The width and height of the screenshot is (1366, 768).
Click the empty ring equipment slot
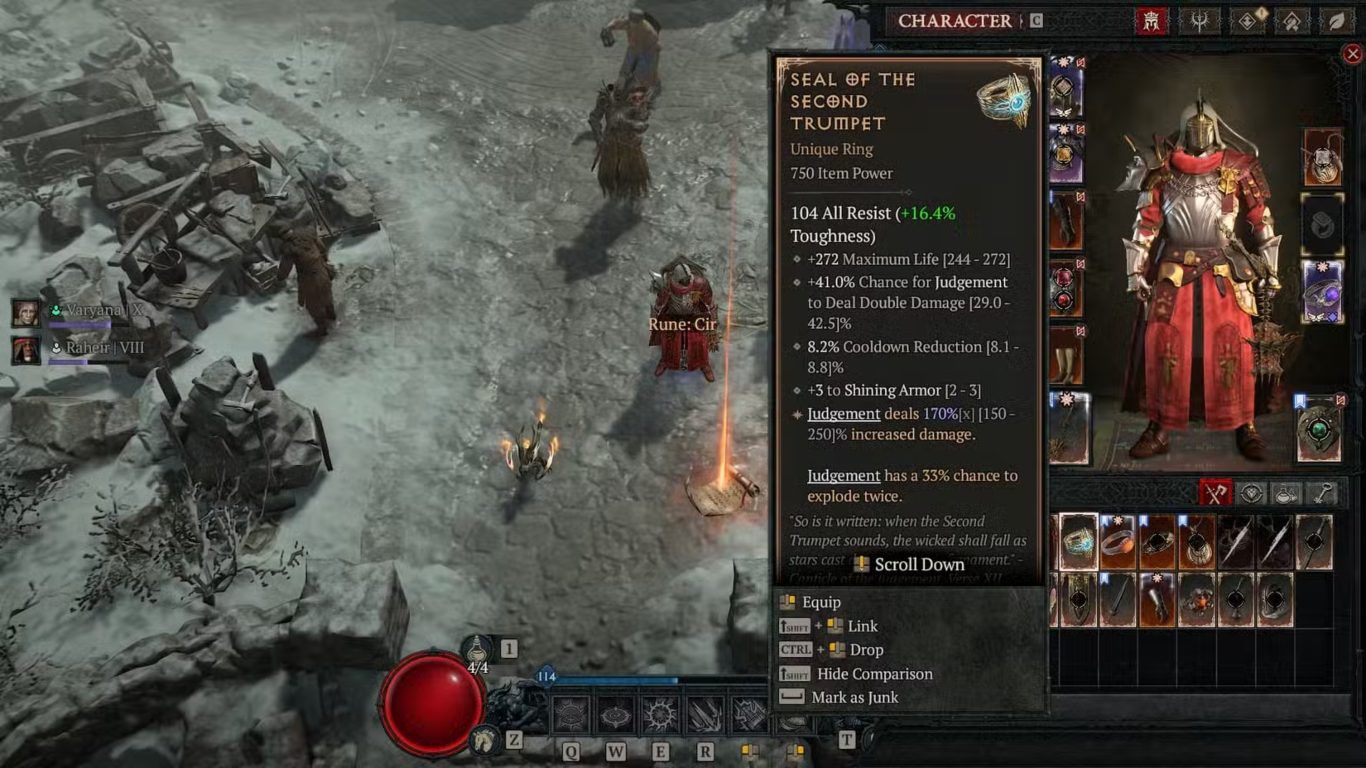pos(1322,224)
